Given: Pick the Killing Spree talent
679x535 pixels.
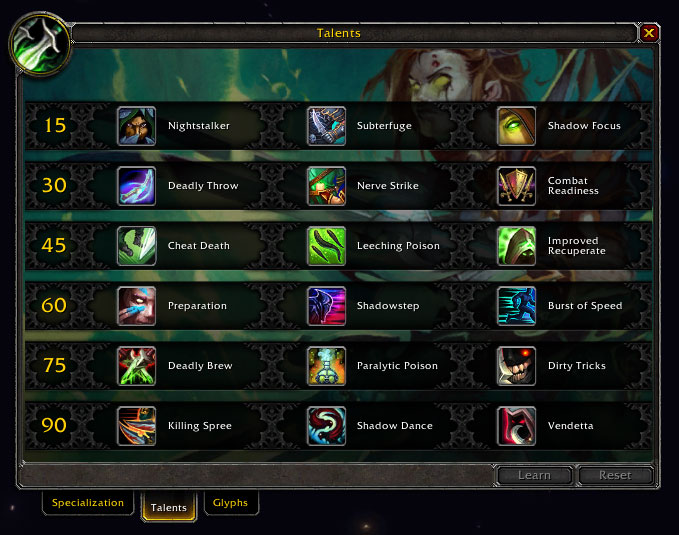Looking at the screenshot, I should (137, 426).
